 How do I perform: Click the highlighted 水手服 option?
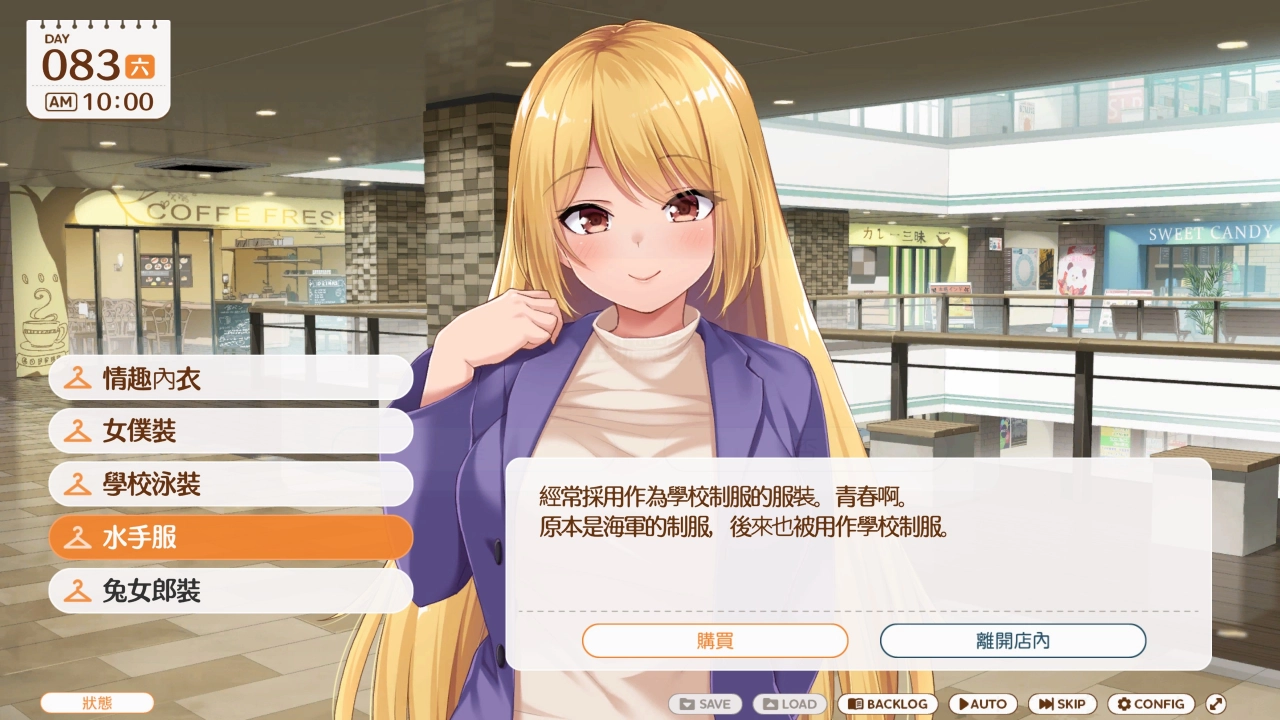(x=230, y=538)
